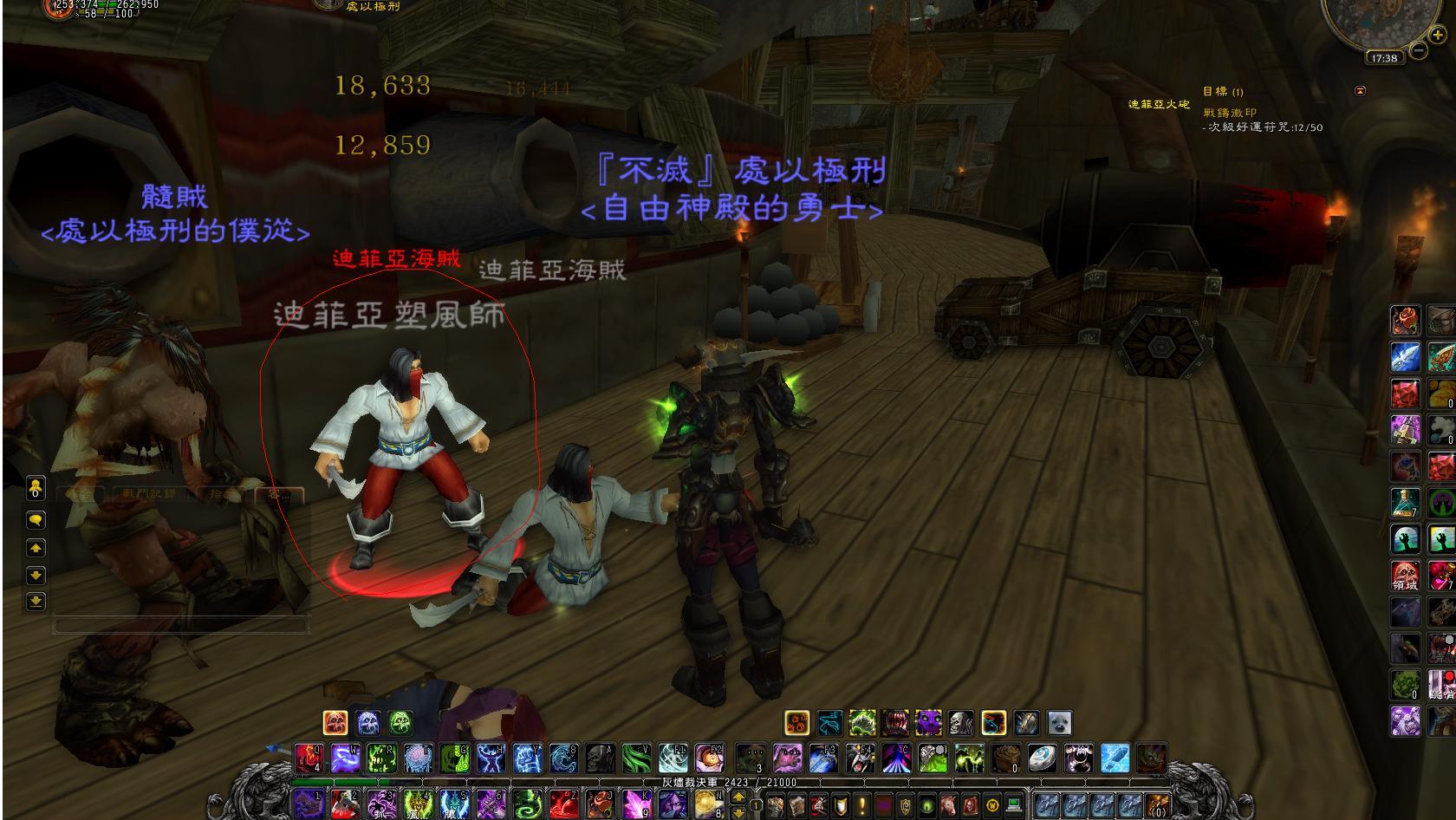
Task: Open the chat bubble menu button
Action: tap(36, 520)
